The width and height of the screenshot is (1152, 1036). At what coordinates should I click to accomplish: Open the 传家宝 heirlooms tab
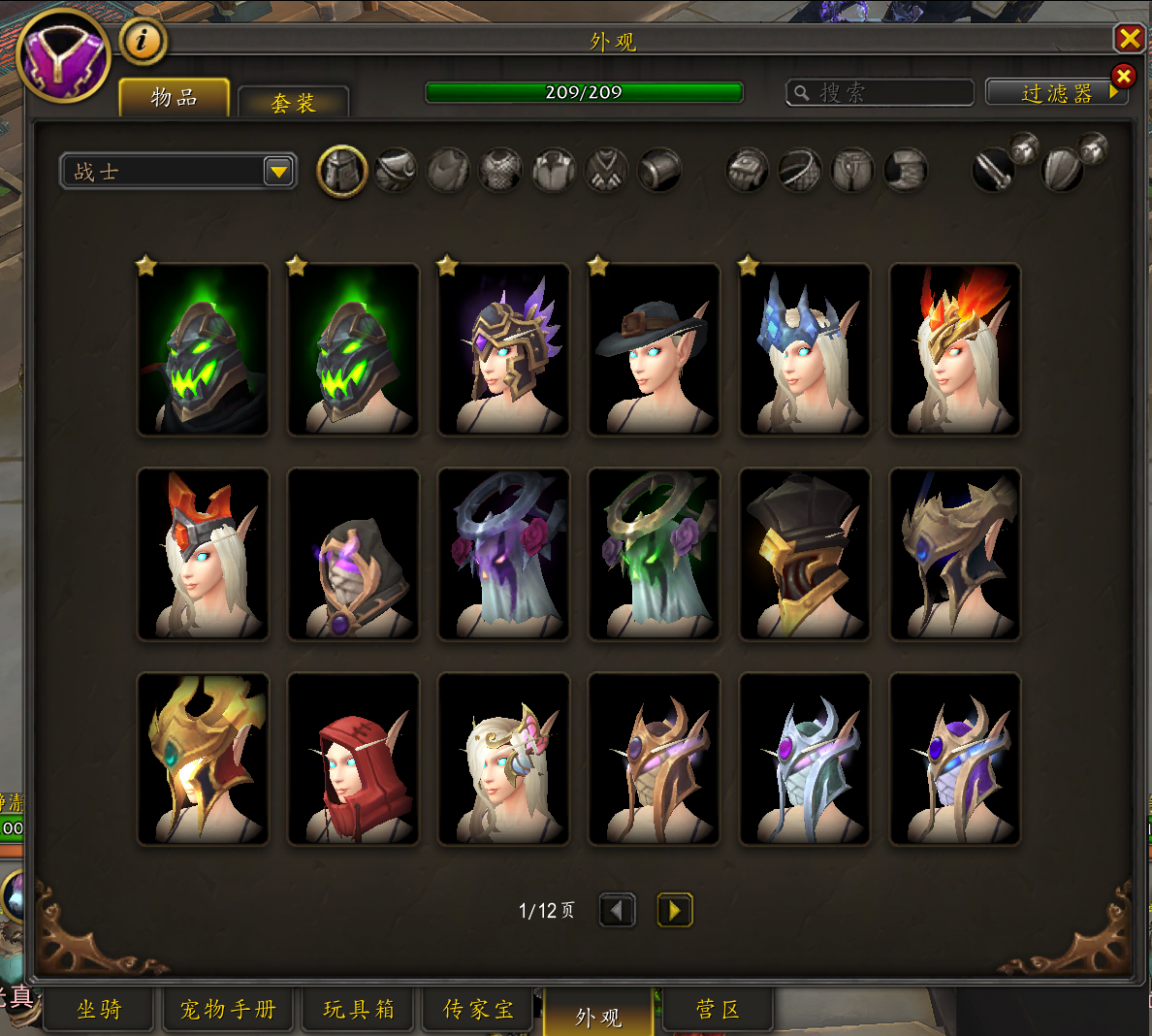[x=478, y=1010]
